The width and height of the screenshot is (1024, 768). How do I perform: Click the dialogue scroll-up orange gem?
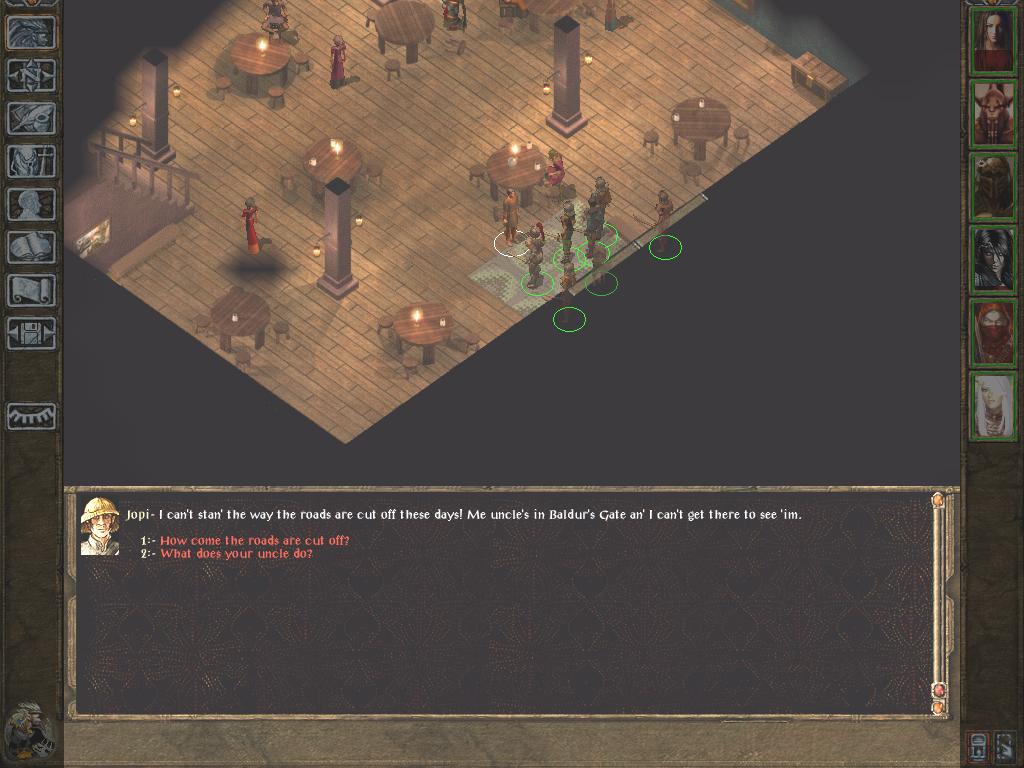point(938,500)
